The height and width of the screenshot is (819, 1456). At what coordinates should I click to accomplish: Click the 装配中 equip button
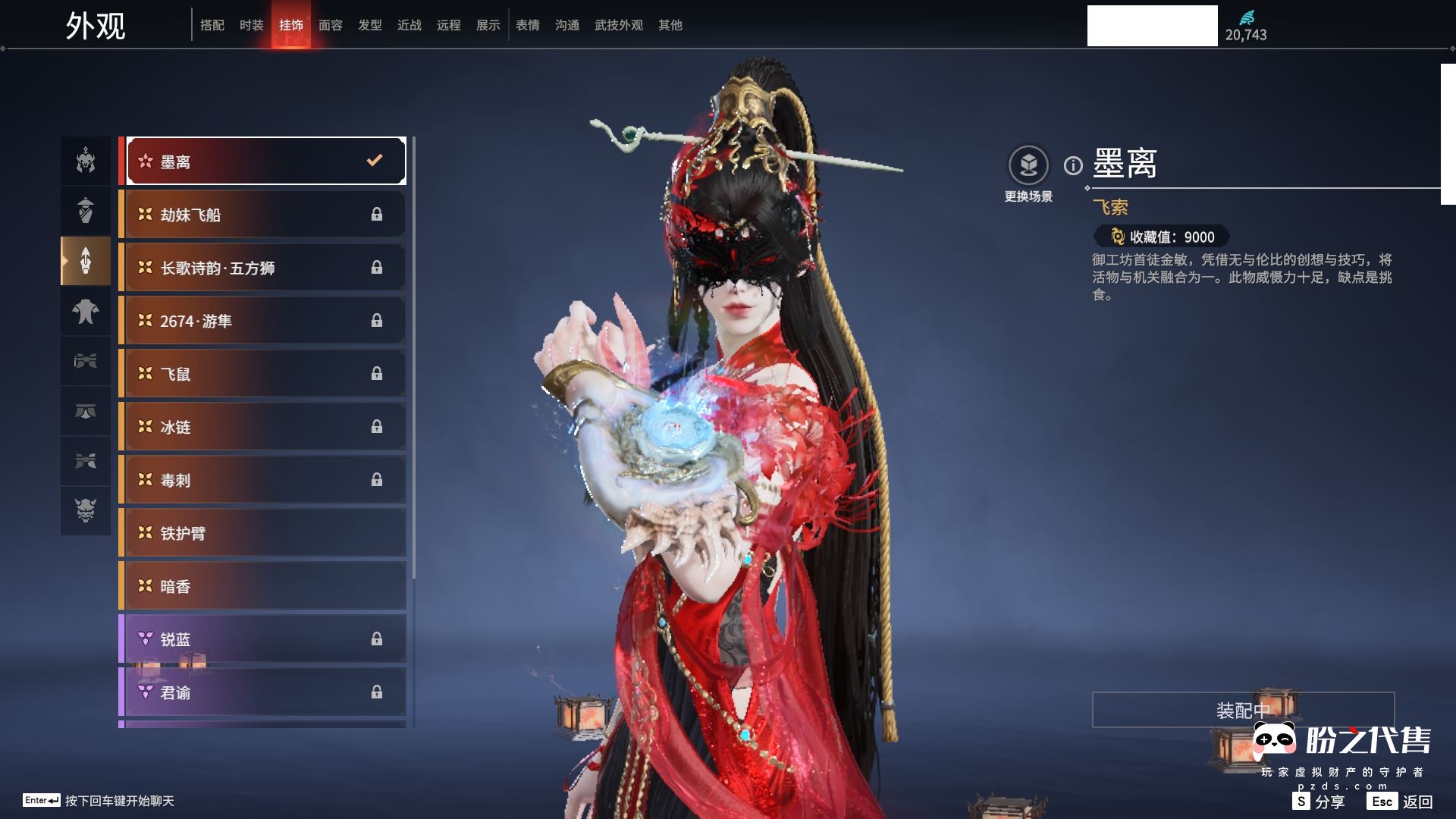tap(1243, 710)
